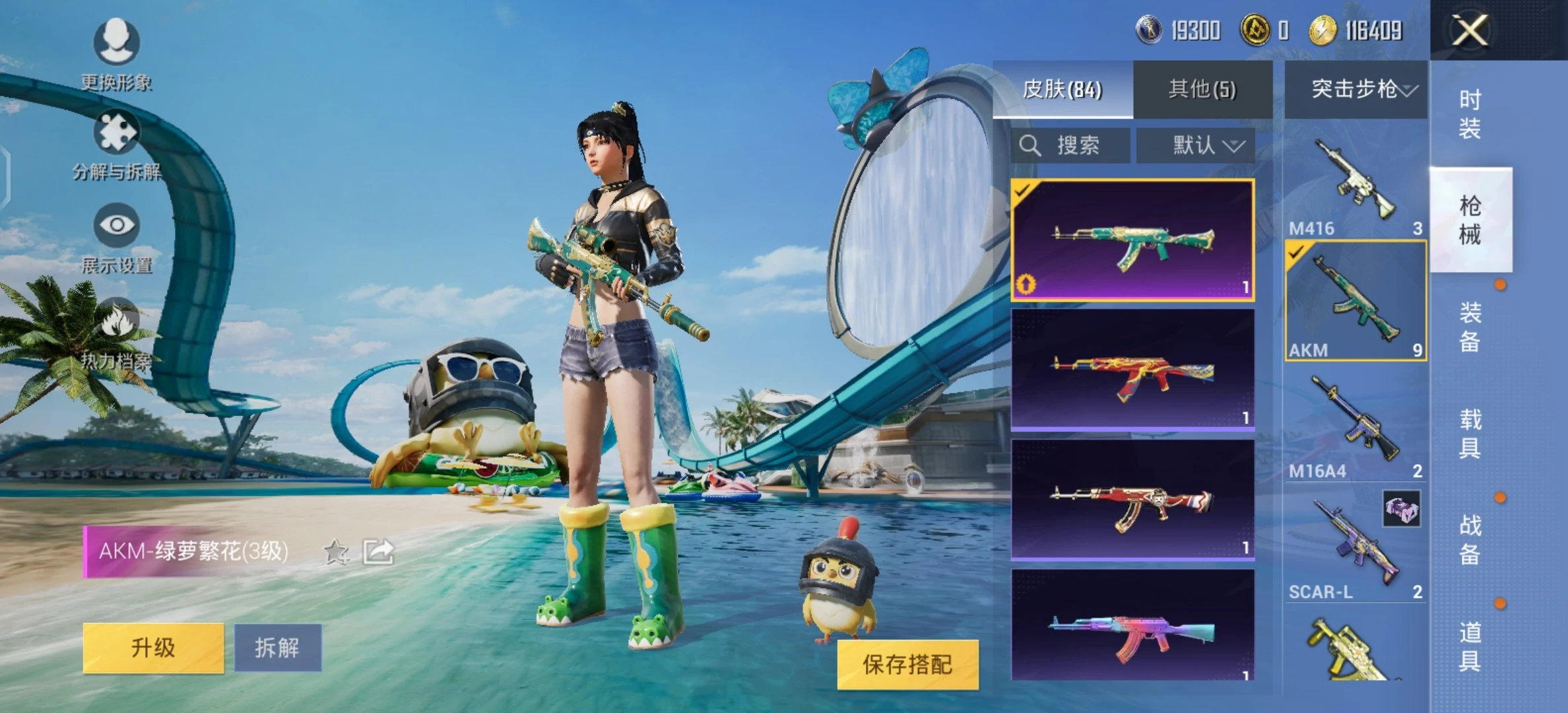
Task: Select the SCAR-L weapon entry
Action: pos(1356,548)
